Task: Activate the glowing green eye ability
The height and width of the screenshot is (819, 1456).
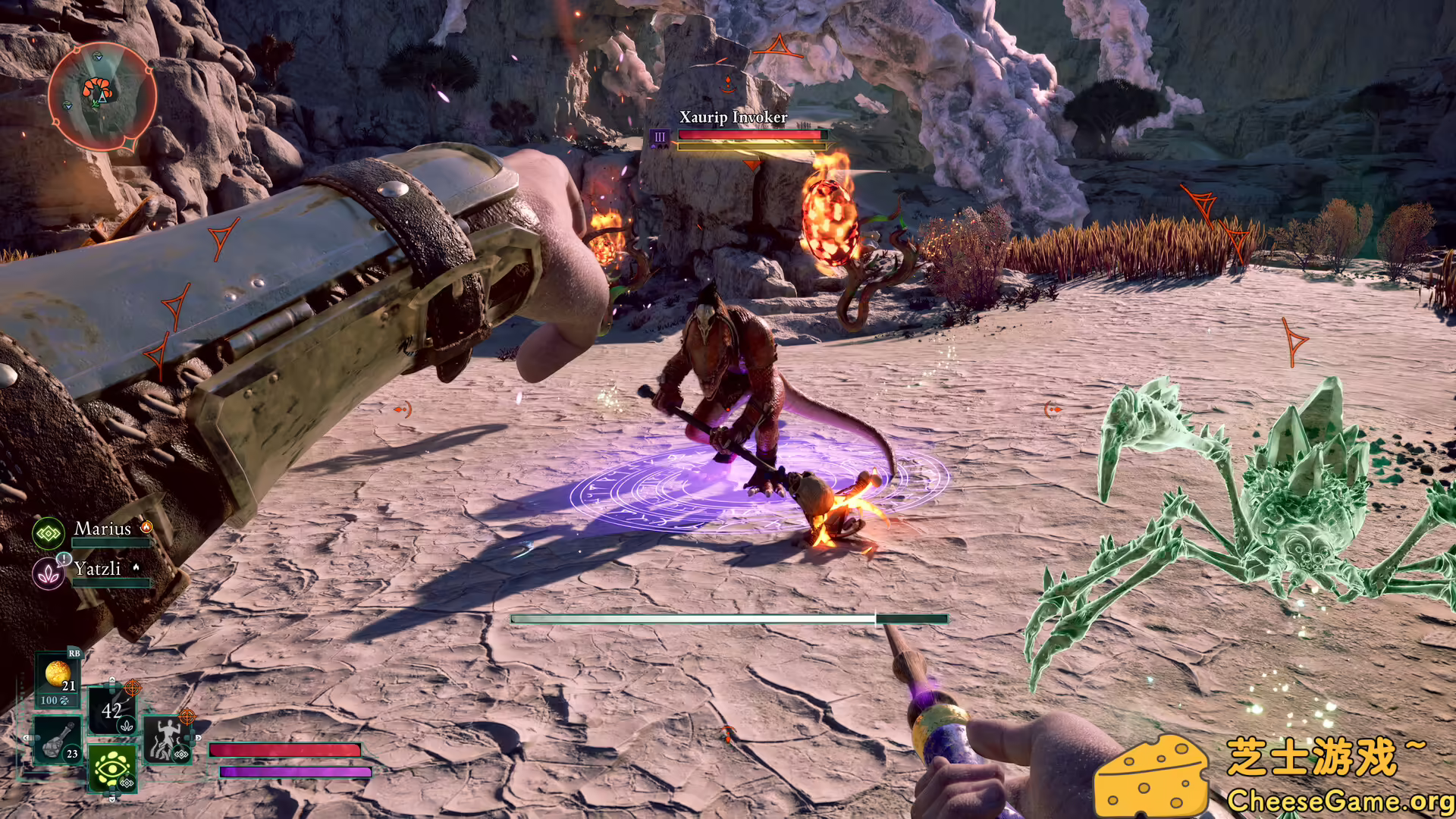Action: pyautogui.click(x=112, y=768)
